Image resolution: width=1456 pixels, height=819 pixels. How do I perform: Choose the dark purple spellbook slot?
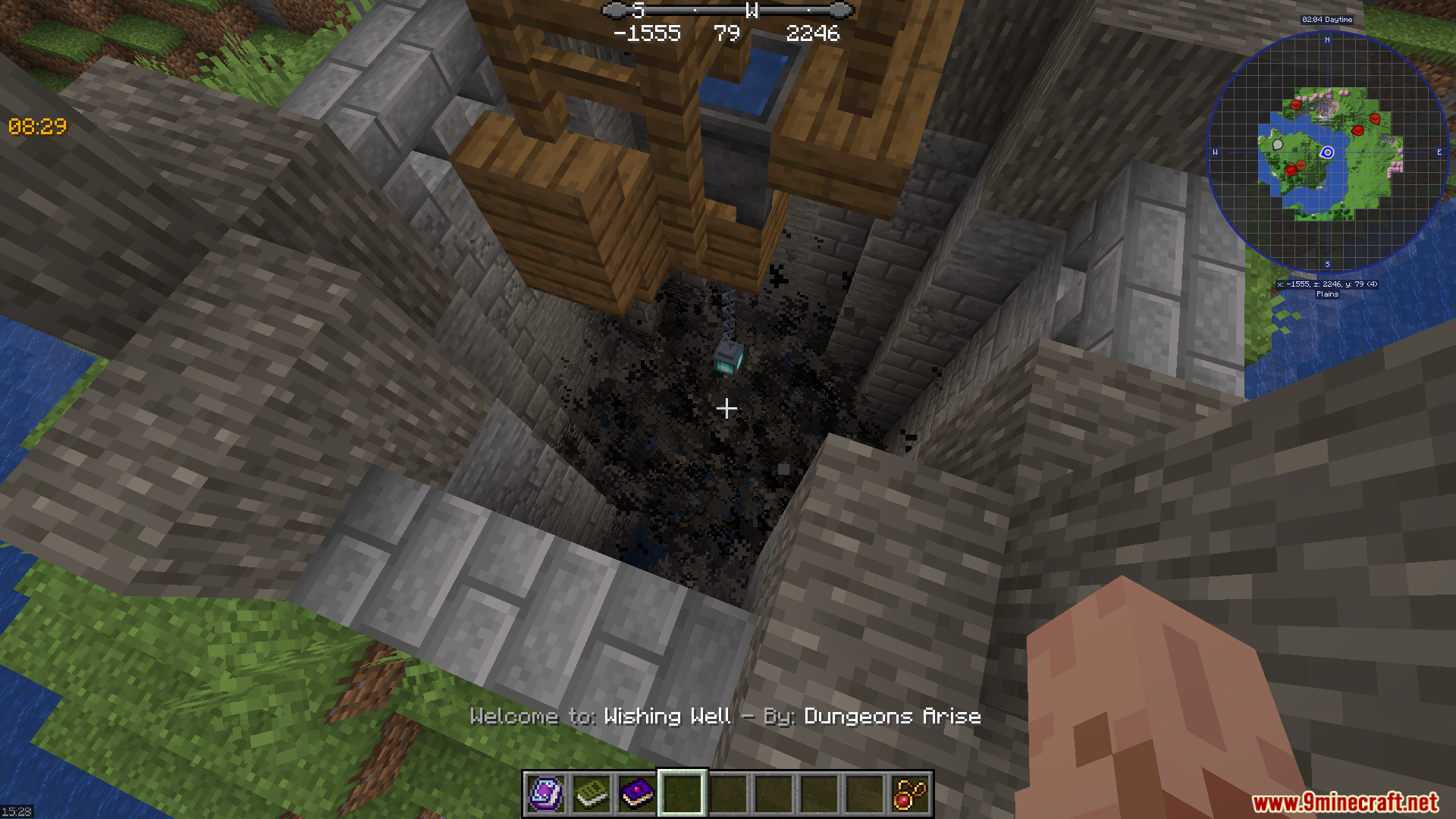click(636, 794)
